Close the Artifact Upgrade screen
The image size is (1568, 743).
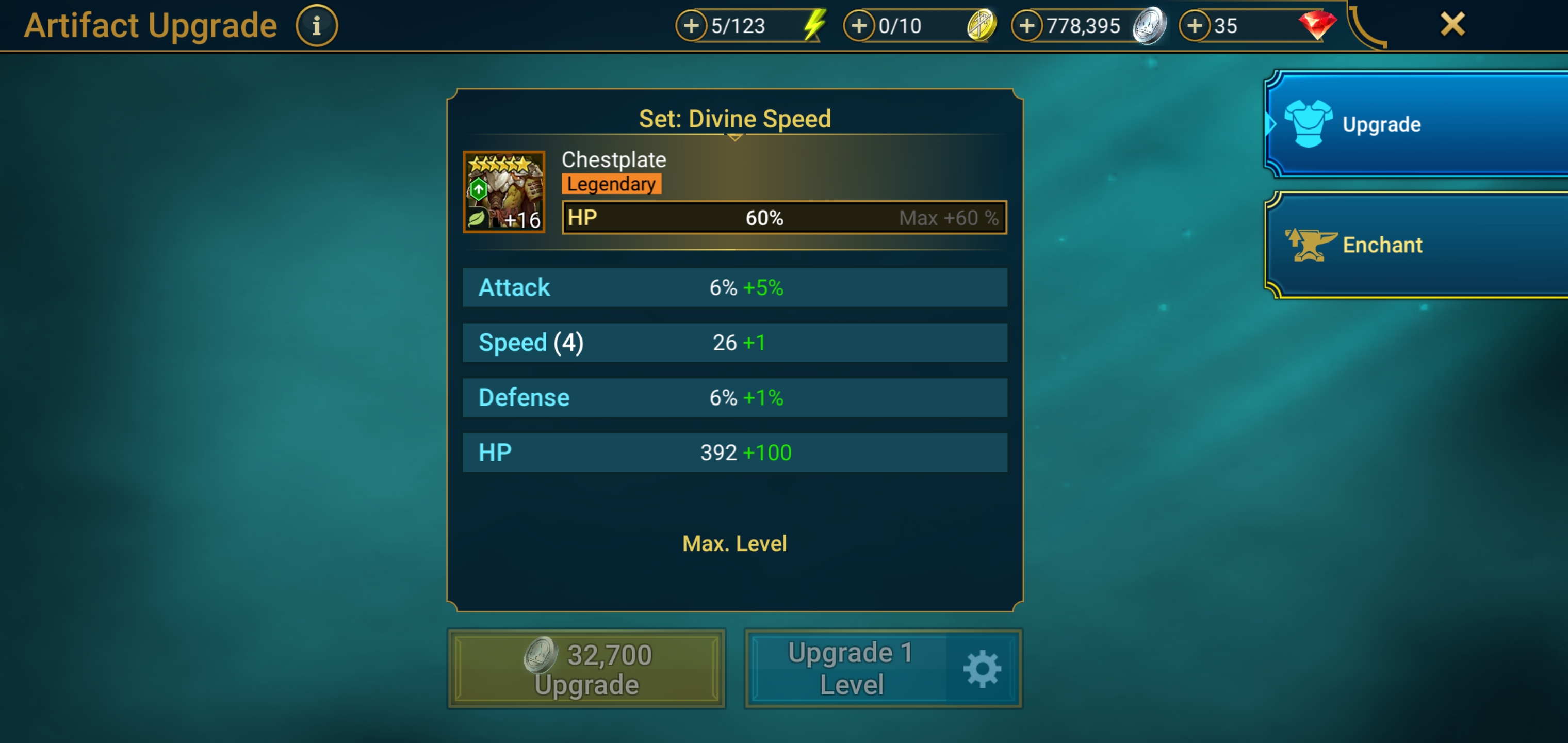coord(1452,25)
